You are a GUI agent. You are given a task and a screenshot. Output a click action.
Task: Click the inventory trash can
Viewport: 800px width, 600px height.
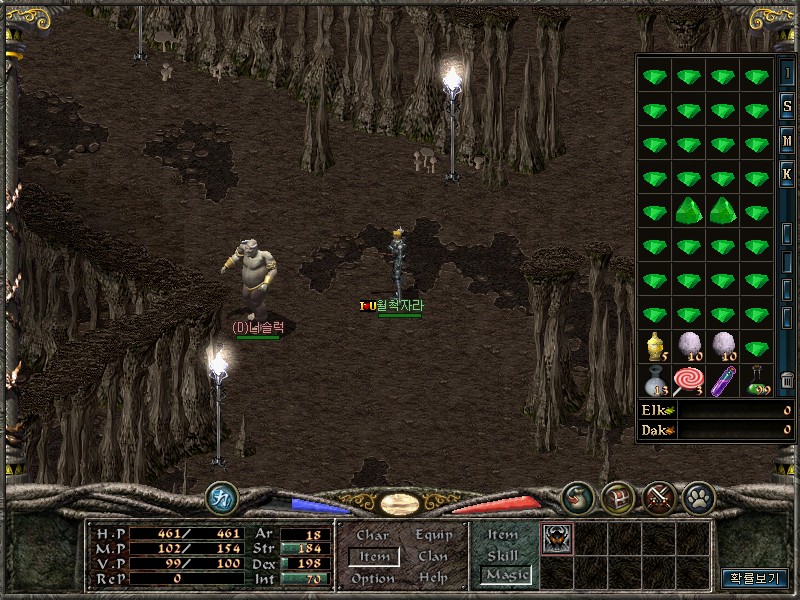(x=787, y=379)
